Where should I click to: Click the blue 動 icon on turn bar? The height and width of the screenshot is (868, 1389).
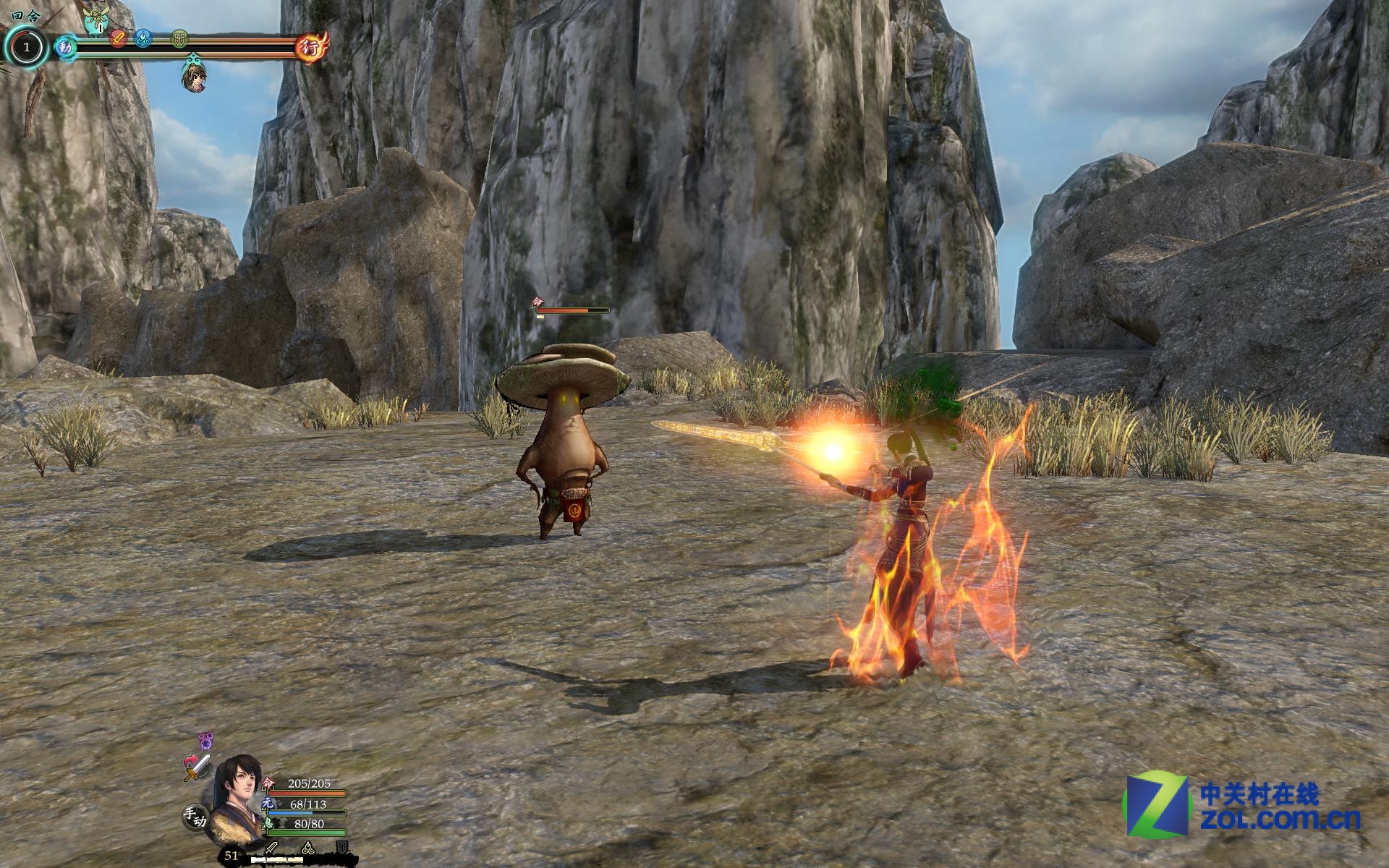(66, 48)
